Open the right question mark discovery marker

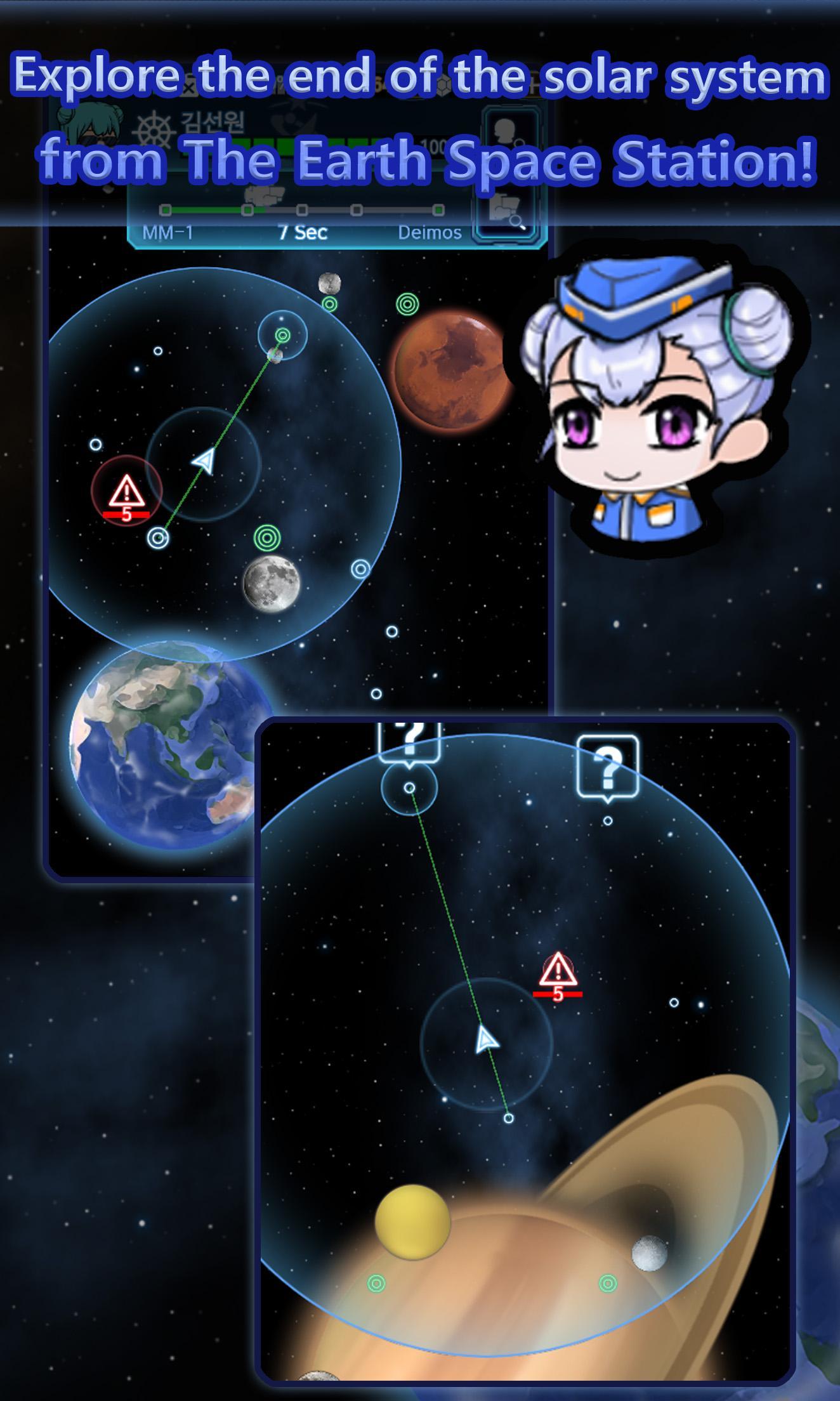pos(607,765)
